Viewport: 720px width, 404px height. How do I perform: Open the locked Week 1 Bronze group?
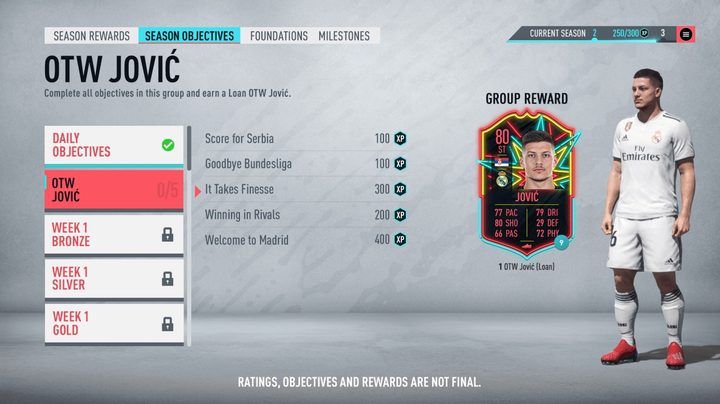114,235
